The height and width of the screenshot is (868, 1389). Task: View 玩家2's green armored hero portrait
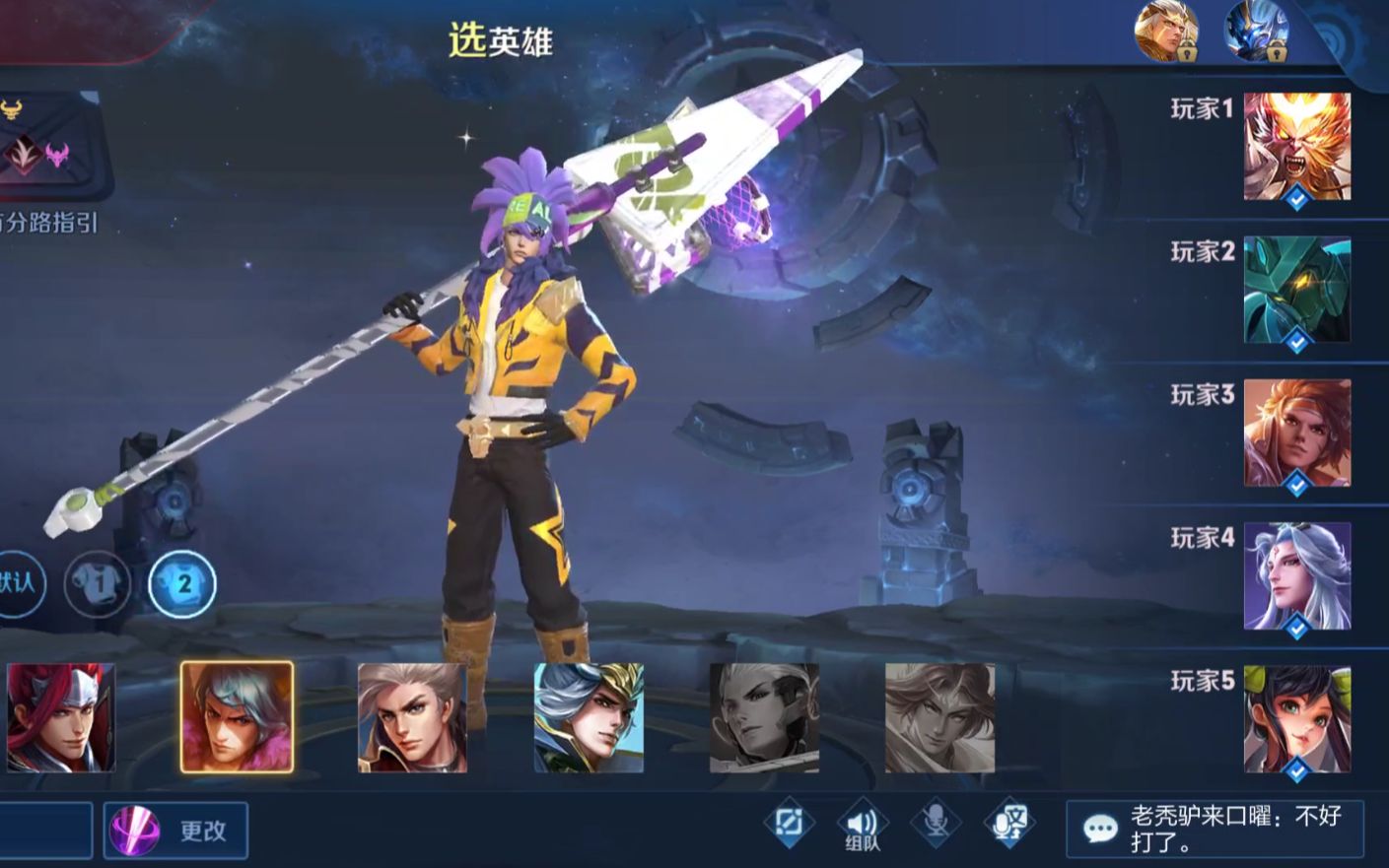[1296, 290]
